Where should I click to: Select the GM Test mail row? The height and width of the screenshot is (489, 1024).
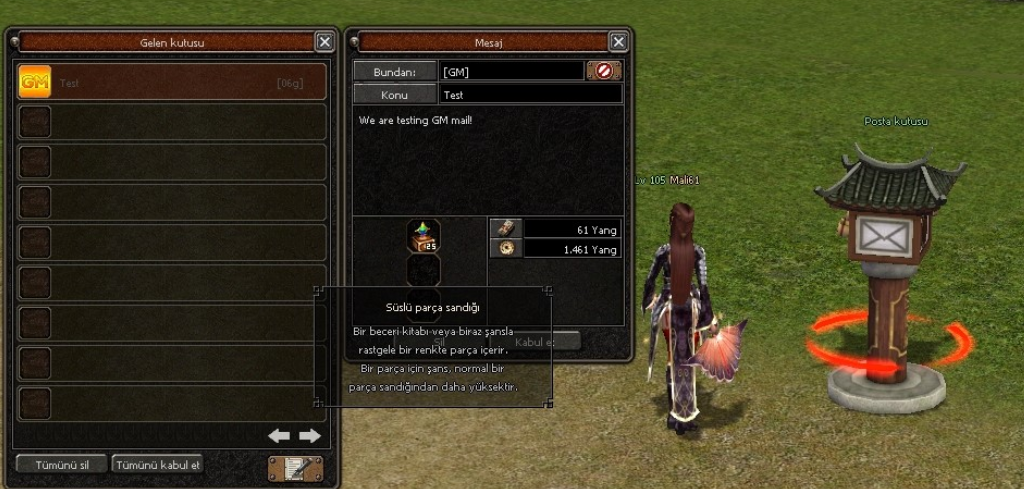(x=172, y=83)
